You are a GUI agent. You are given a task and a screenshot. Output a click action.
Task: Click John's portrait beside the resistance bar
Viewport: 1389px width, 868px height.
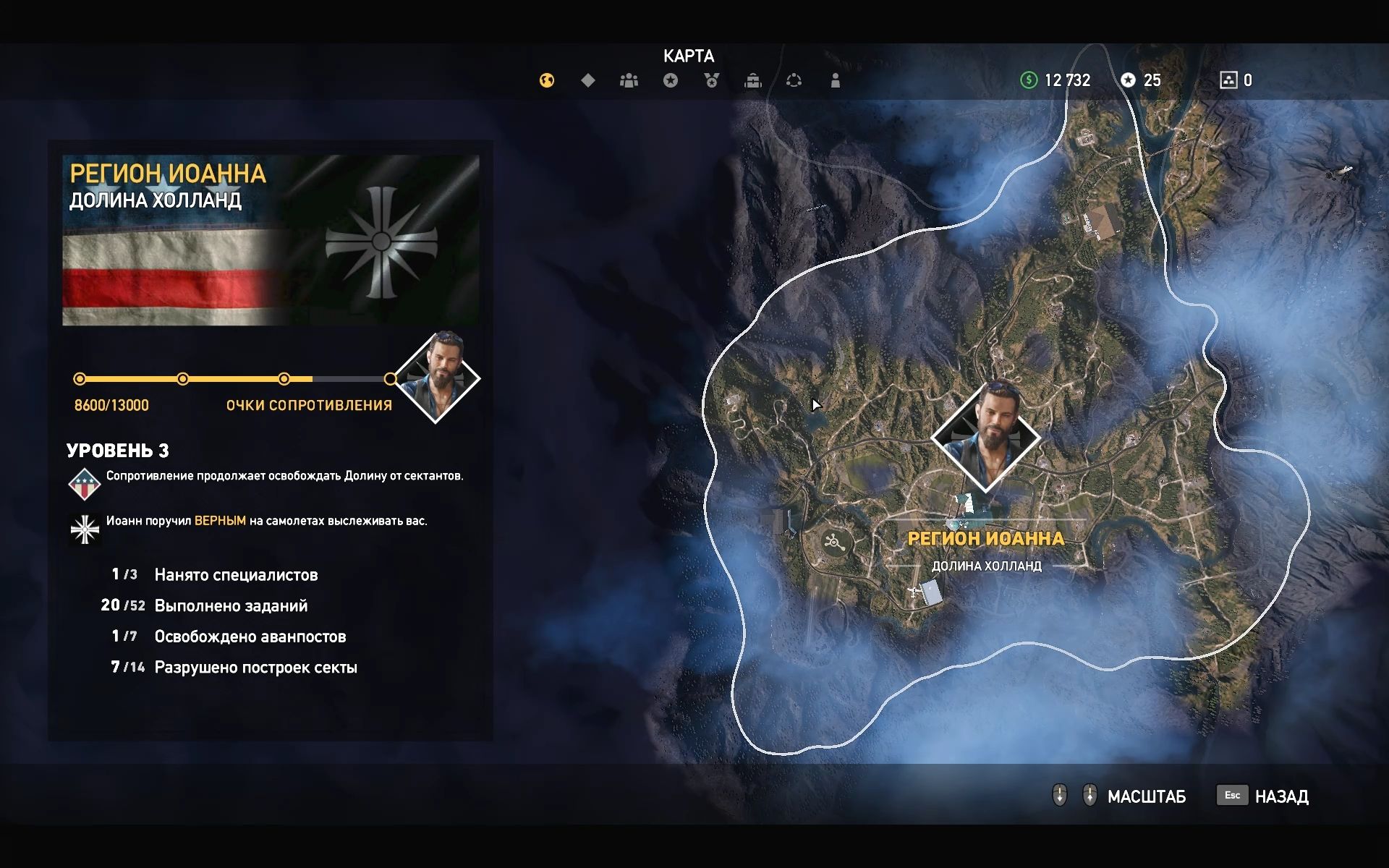coord(436,378)
